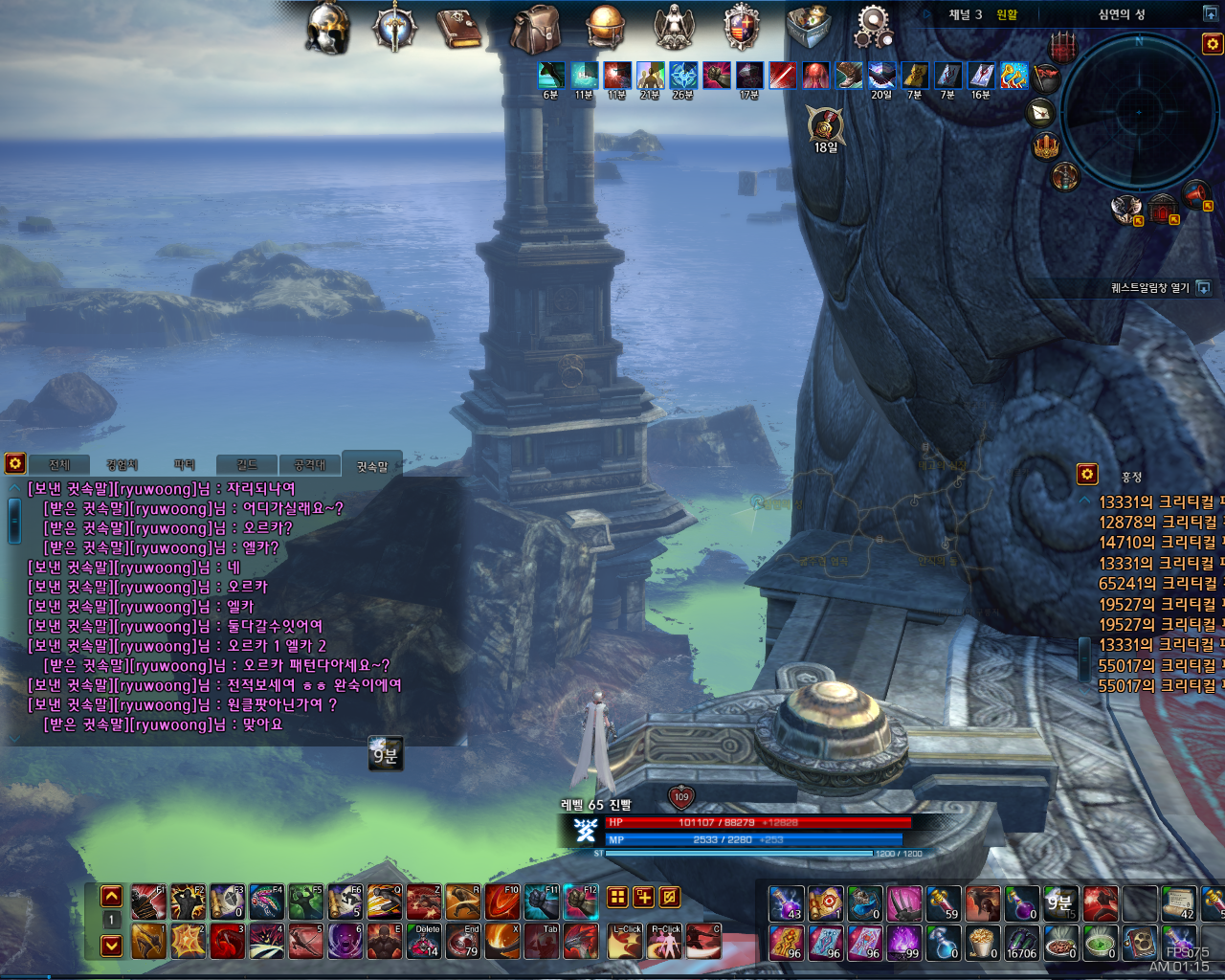This screenshot has width=1225, height=980.
Task: Open the golden globe world map
Action: point(606,26)
